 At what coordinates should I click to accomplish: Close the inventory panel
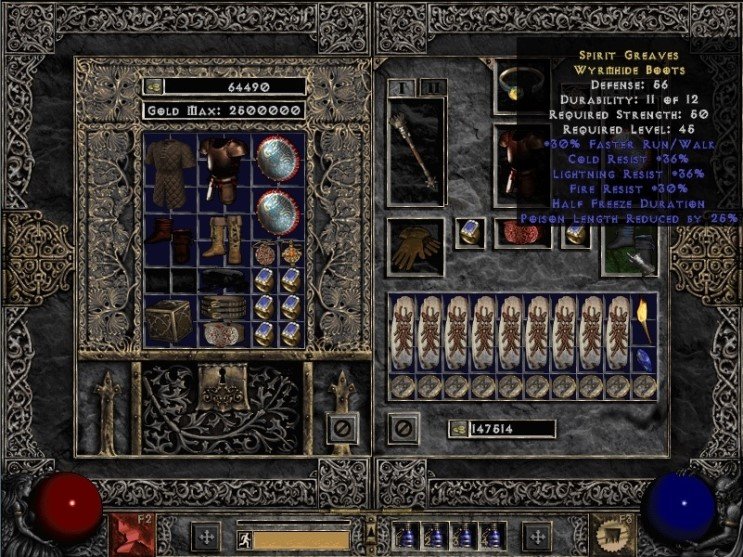point(402,430)
